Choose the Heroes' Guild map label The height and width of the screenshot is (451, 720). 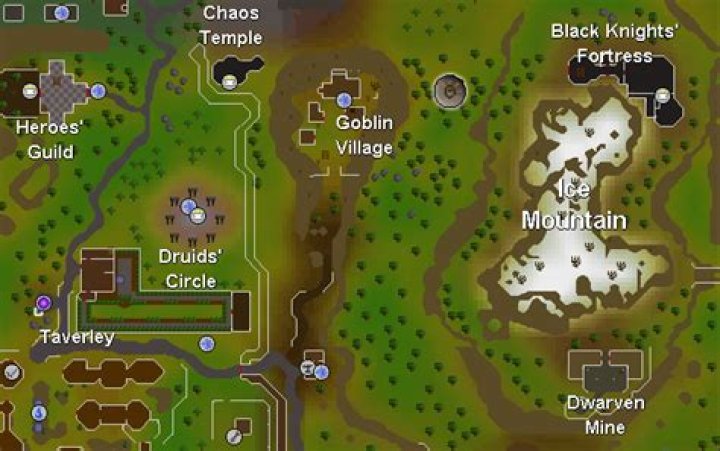(50, 140)
